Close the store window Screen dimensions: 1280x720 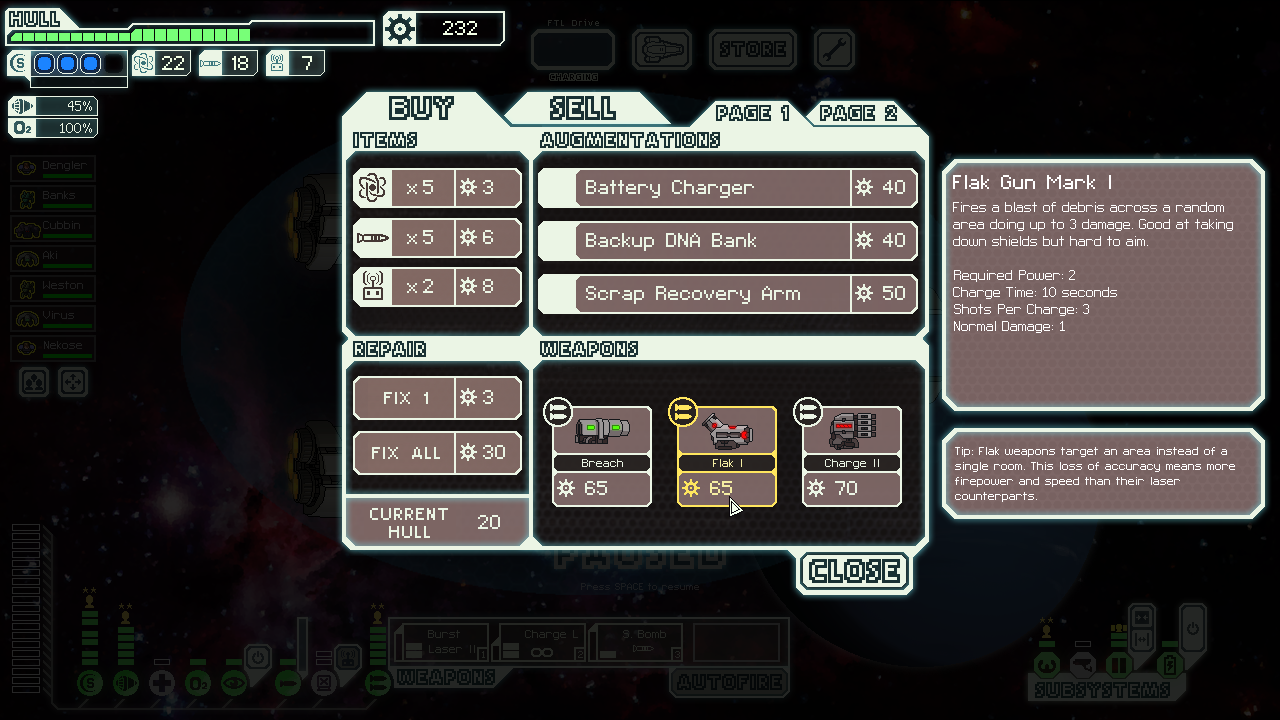click(855, 571)
